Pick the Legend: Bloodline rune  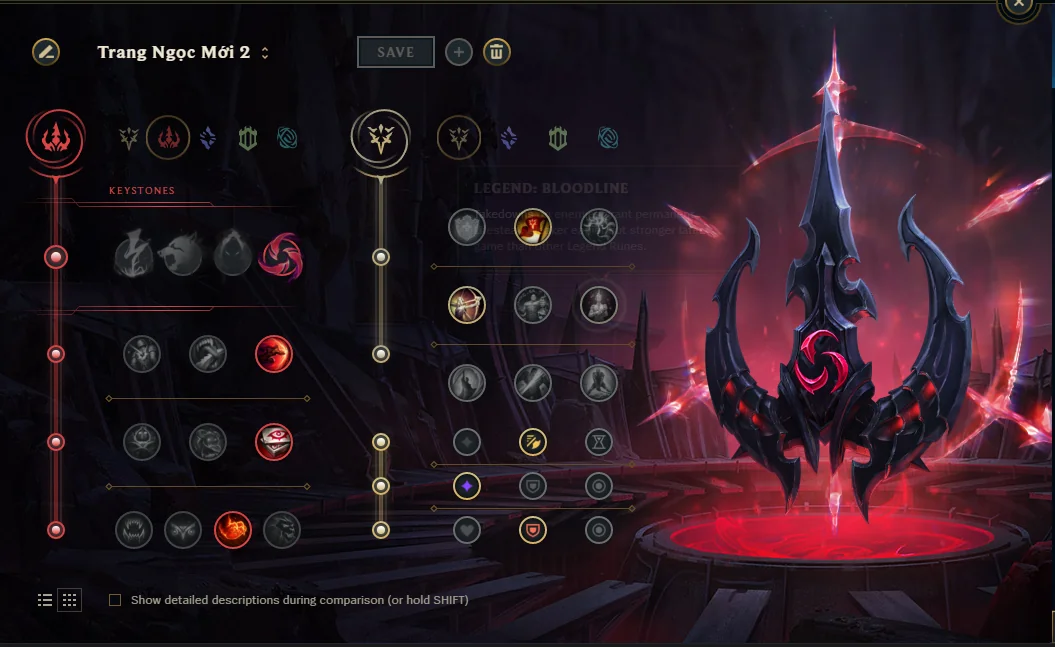click(599, 304)
